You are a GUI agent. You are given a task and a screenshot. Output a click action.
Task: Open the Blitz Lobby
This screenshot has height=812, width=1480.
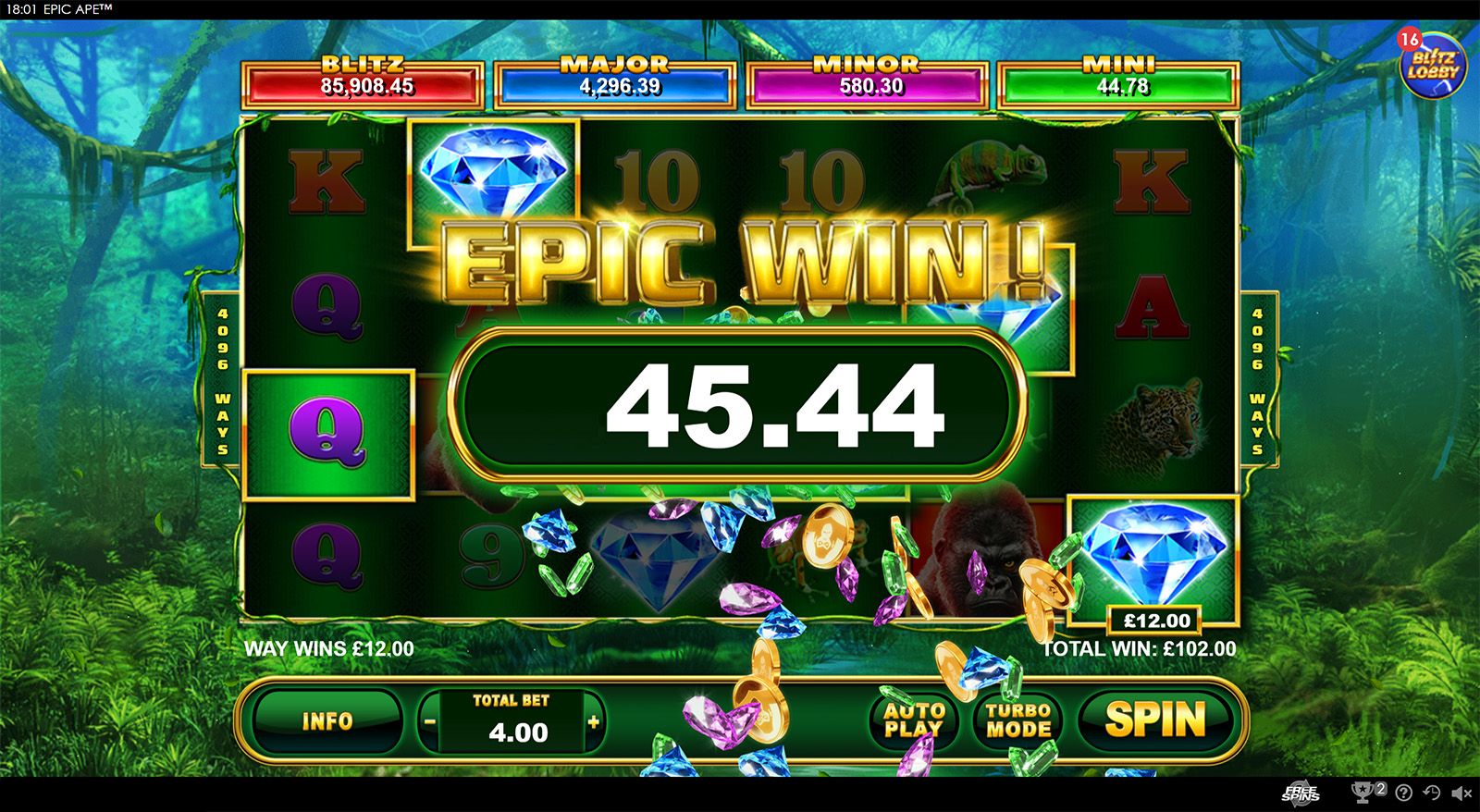click(1432, 65)
